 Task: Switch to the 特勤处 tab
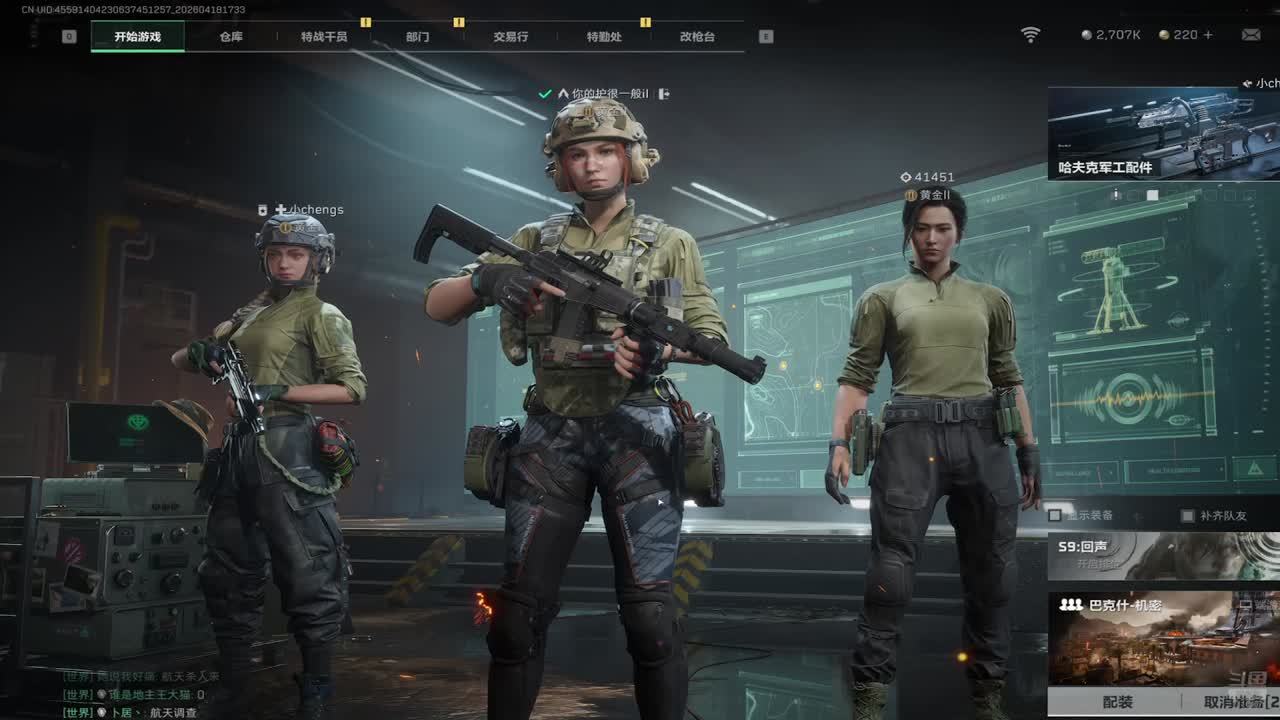604,37
